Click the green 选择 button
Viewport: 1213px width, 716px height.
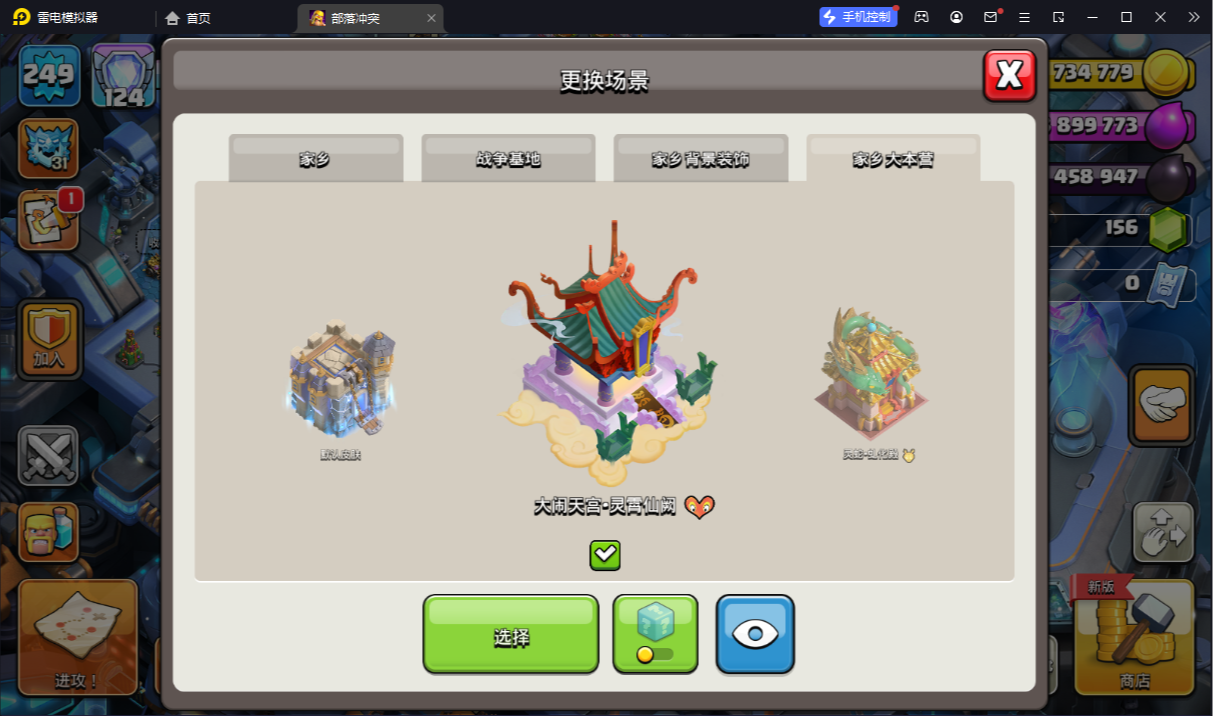coord(511,634)
